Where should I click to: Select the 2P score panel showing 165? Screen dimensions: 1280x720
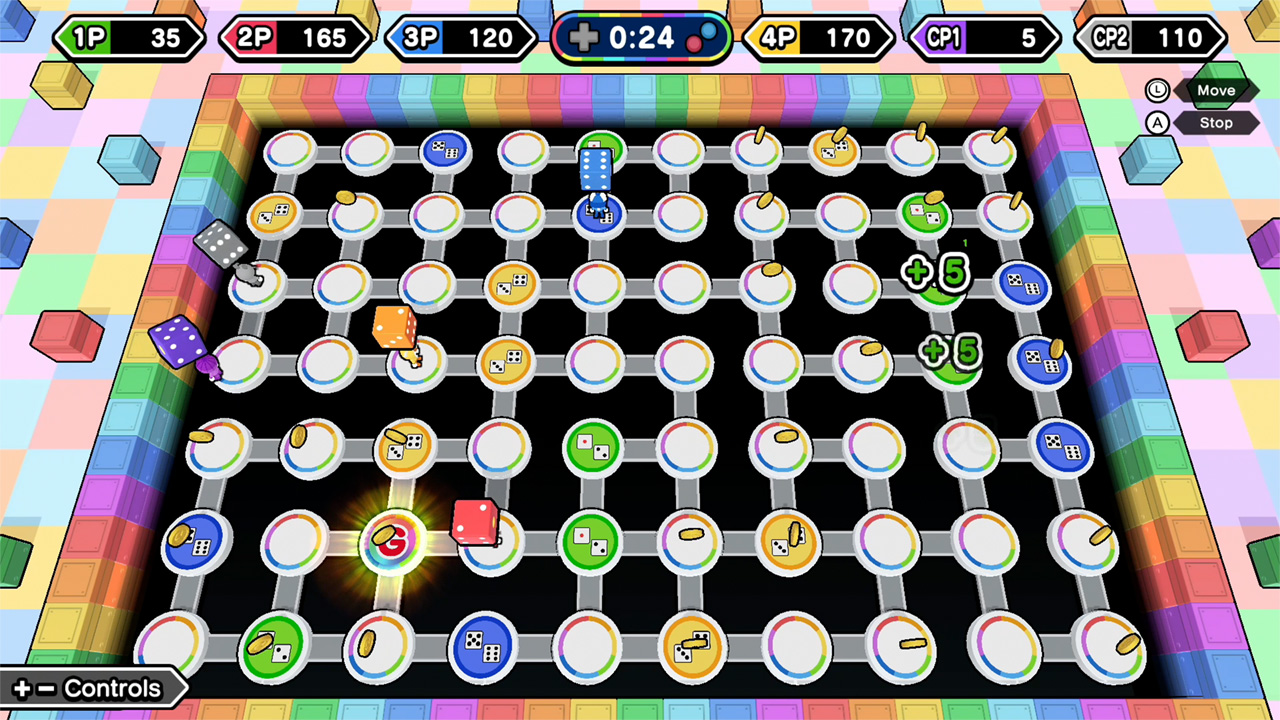[295, 38]
